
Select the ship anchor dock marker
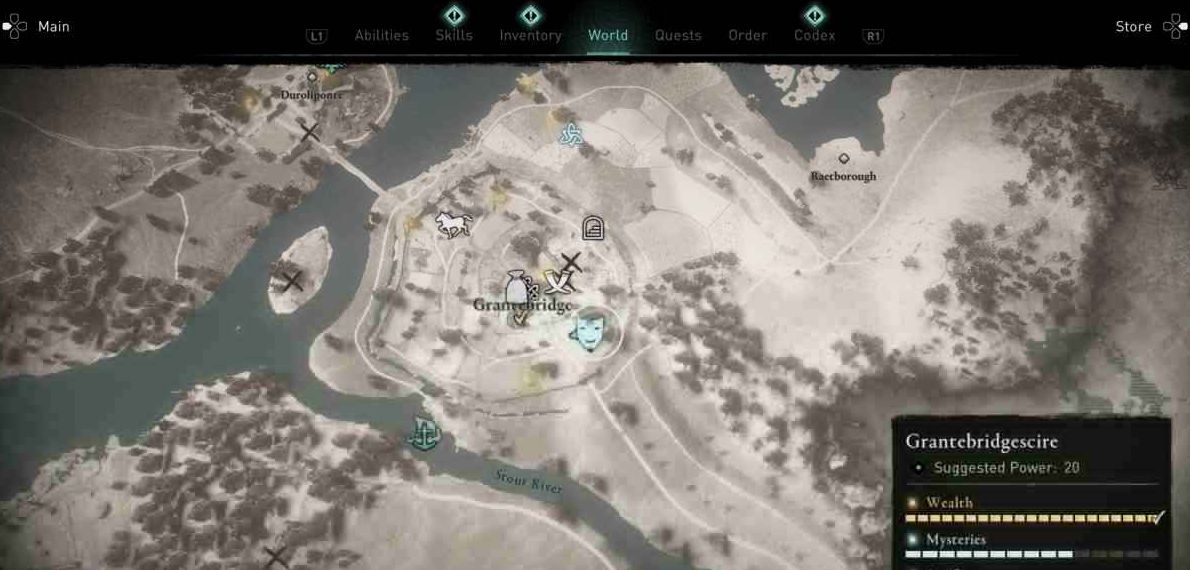(423, 434)
